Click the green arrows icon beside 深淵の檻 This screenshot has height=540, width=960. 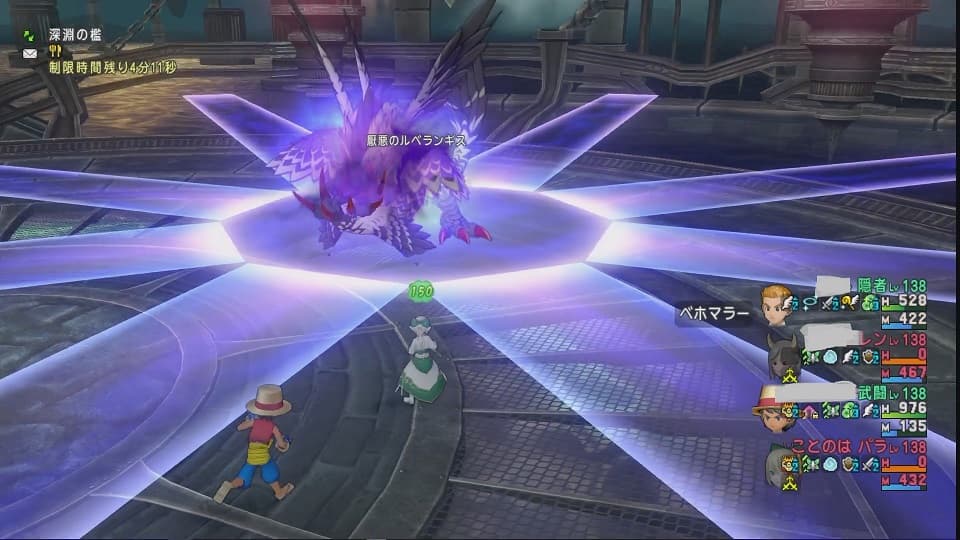click(30, 35)
